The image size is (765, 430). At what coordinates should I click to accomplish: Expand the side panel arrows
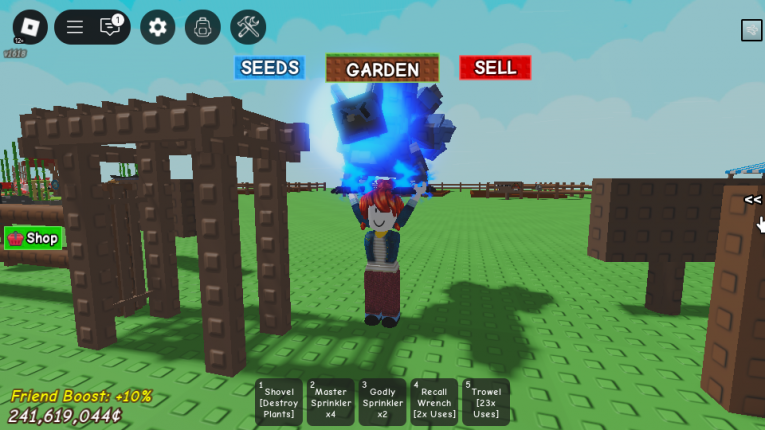tap(752, 200)
